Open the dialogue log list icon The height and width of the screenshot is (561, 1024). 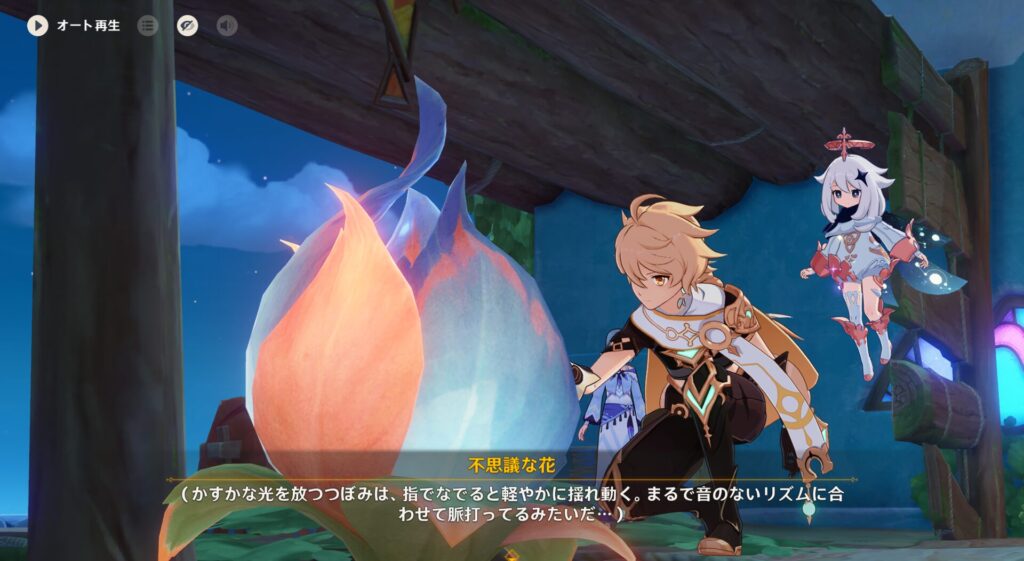click(x=148, y=26)
